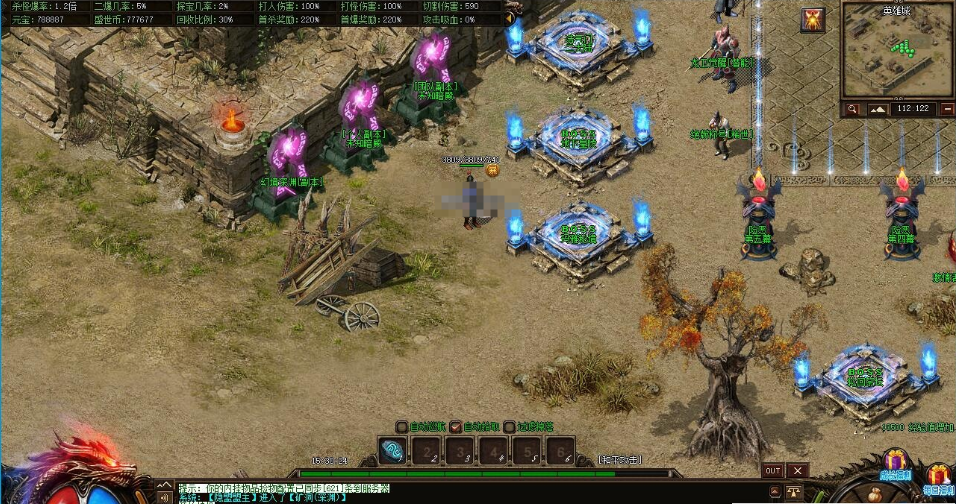The image size is (956, 504).
Task: Click the X button beside OUT
Action: (x=797, y=470)
